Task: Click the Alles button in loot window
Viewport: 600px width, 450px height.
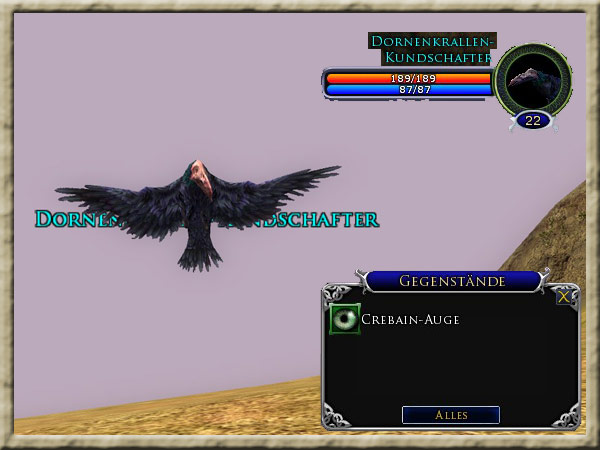Action: pyautogui.click(x=450, y=415)
